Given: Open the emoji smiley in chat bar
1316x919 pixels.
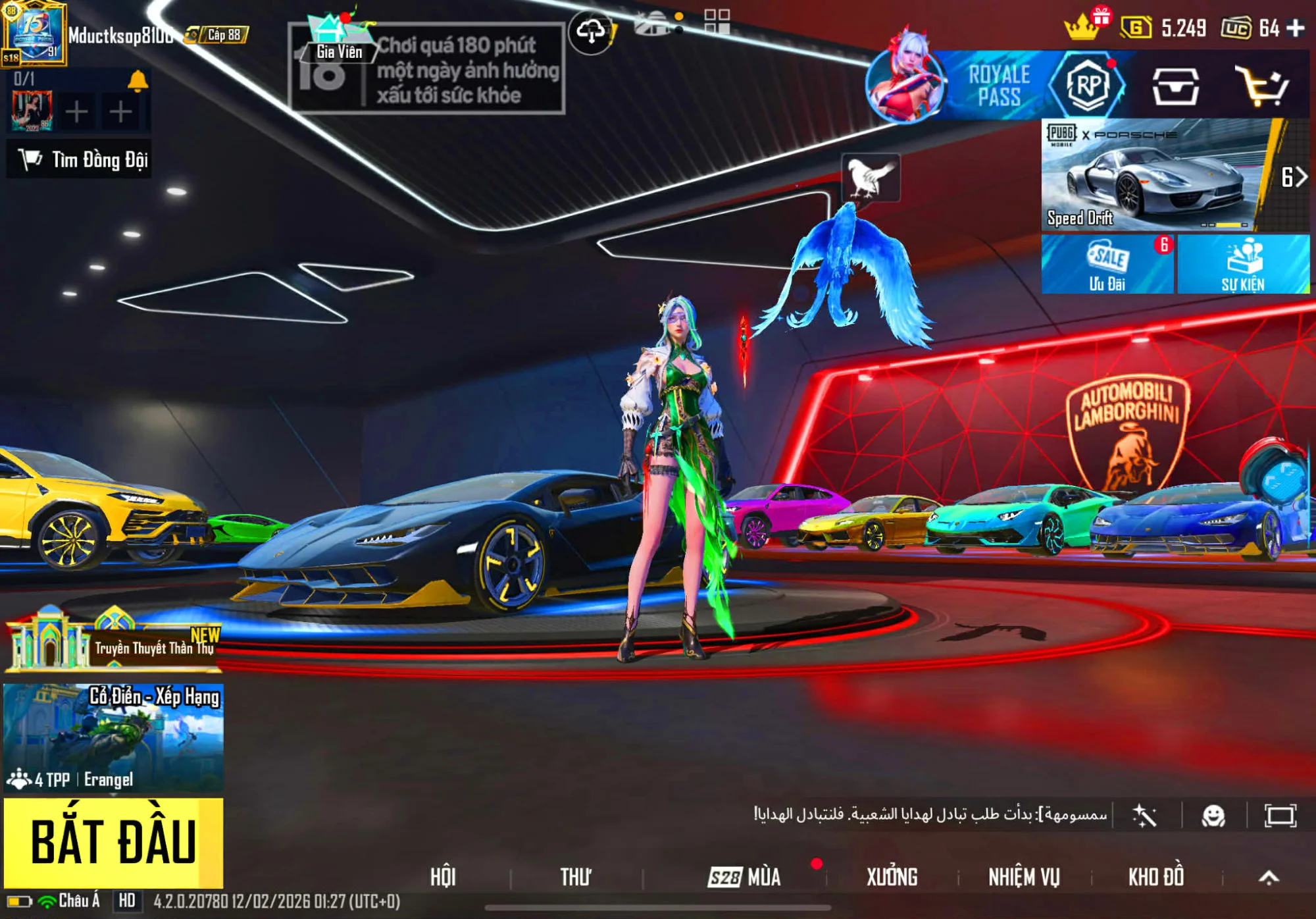Looking at the screenshot, I should (x=1213, y=816).
